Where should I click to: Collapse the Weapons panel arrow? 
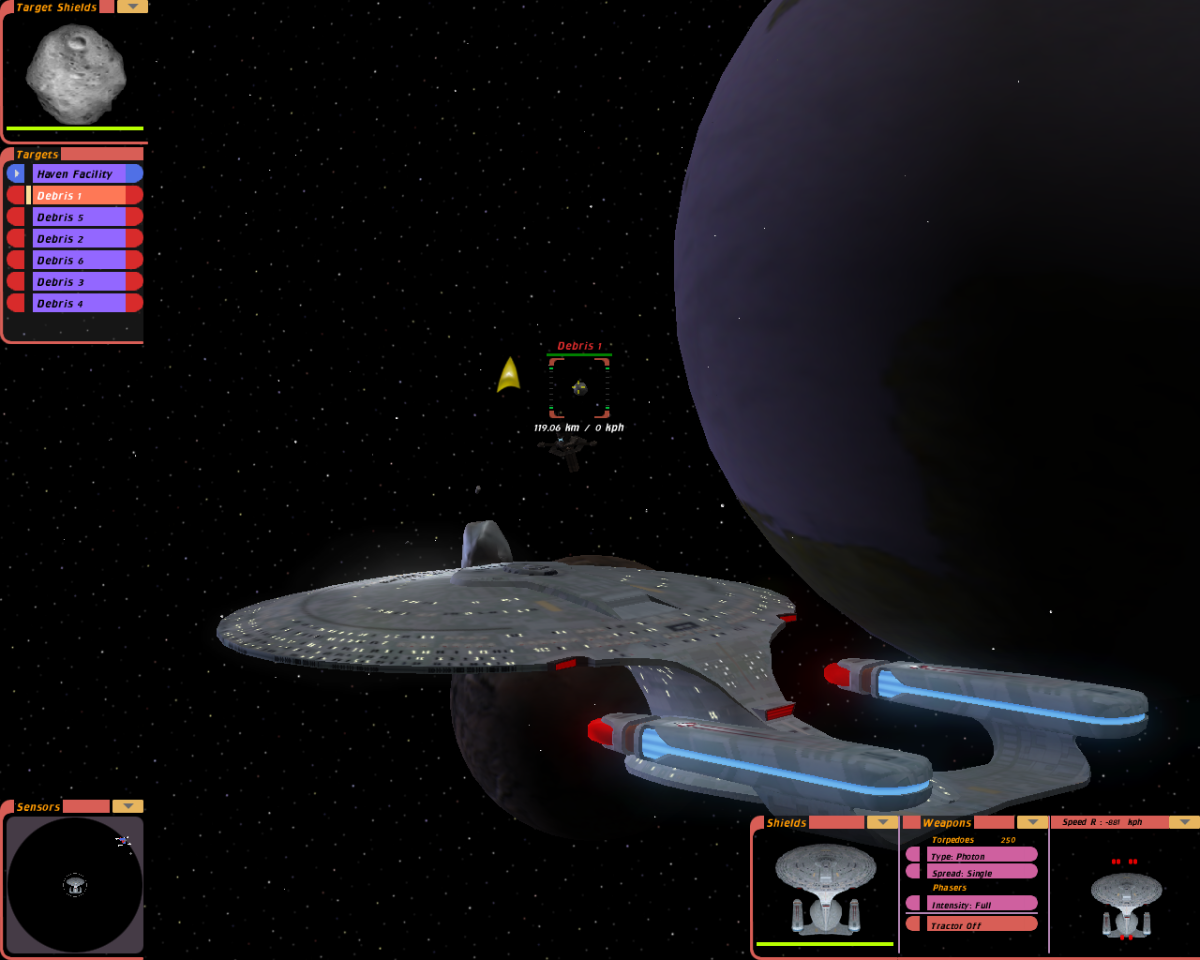[1032, 822]
